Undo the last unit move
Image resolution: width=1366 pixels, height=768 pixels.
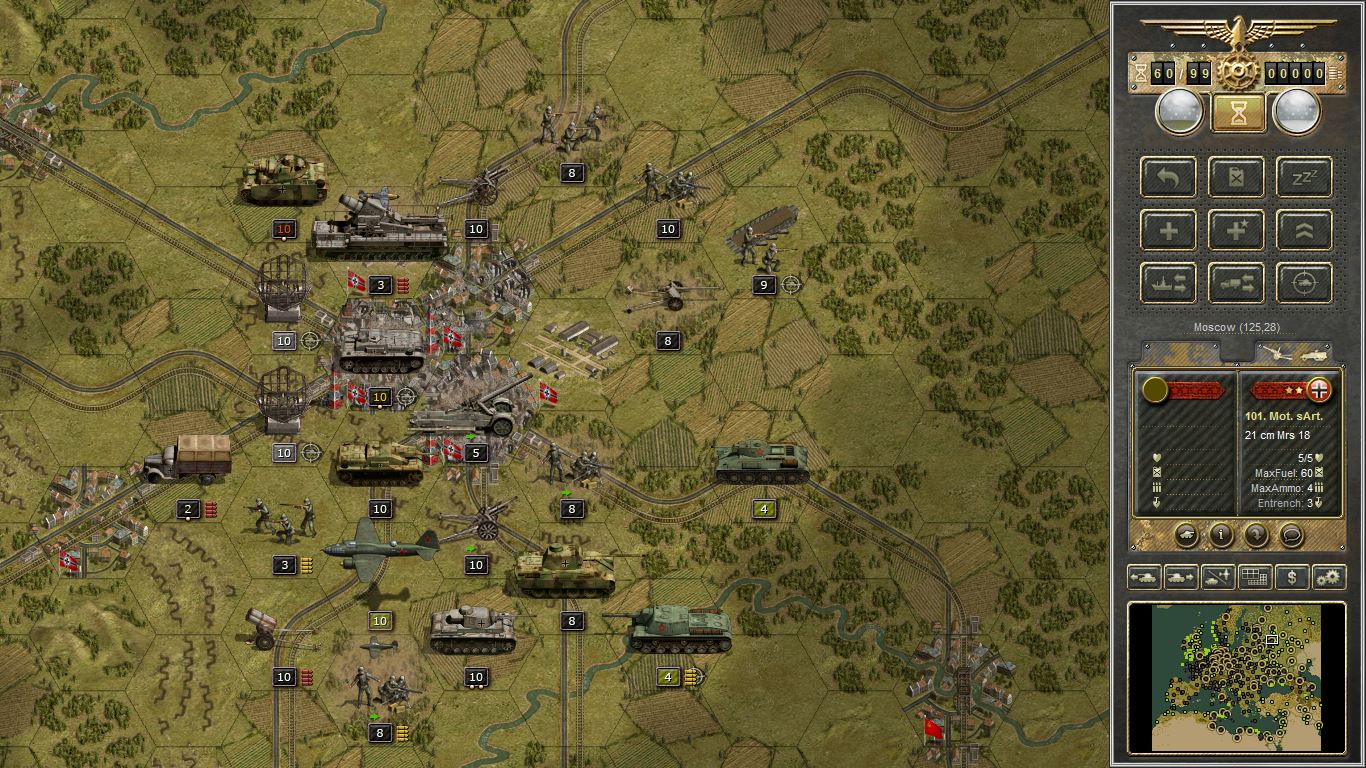(1168, 177)
